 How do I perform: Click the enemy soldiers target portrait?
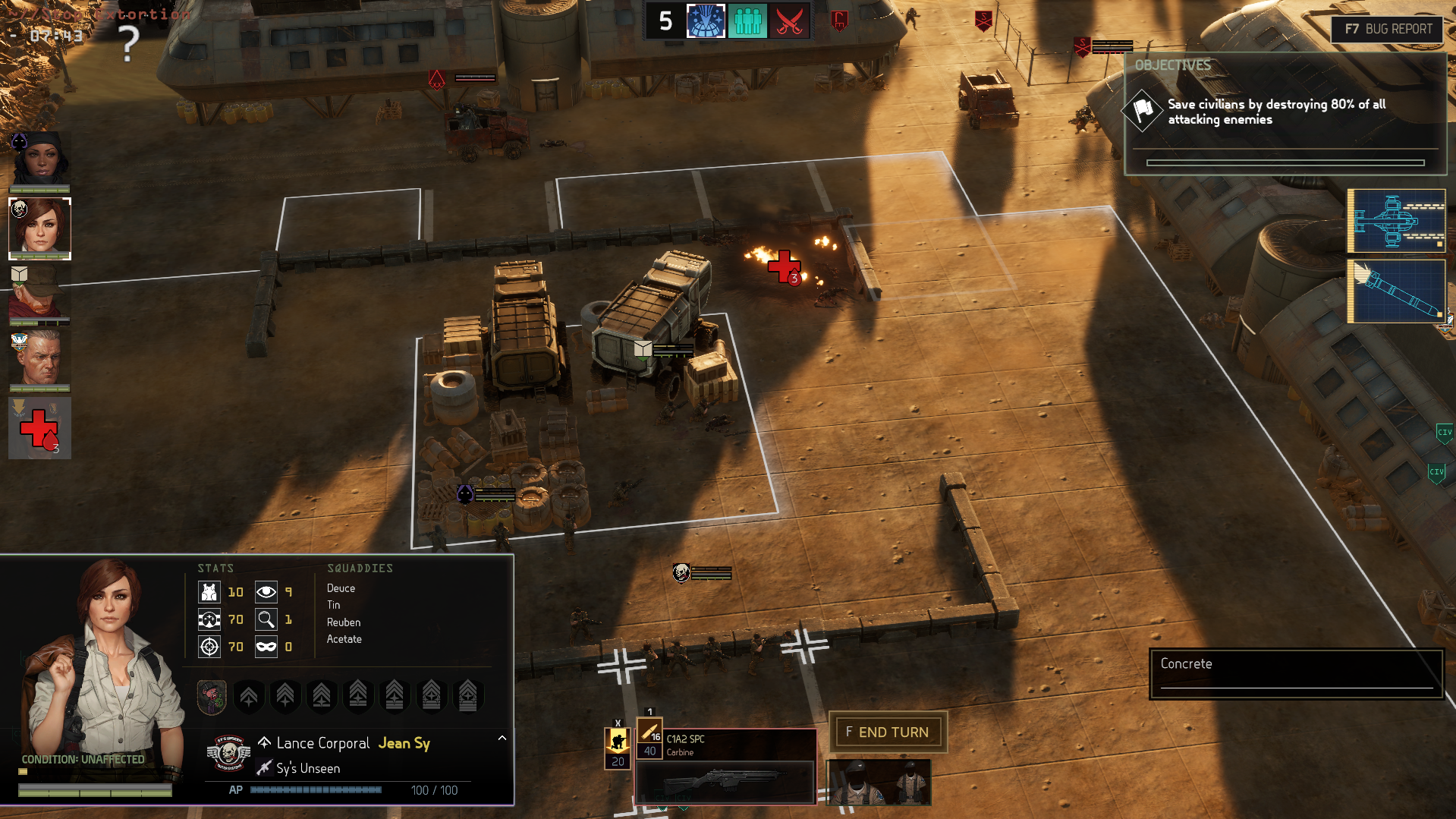(879, 782)
